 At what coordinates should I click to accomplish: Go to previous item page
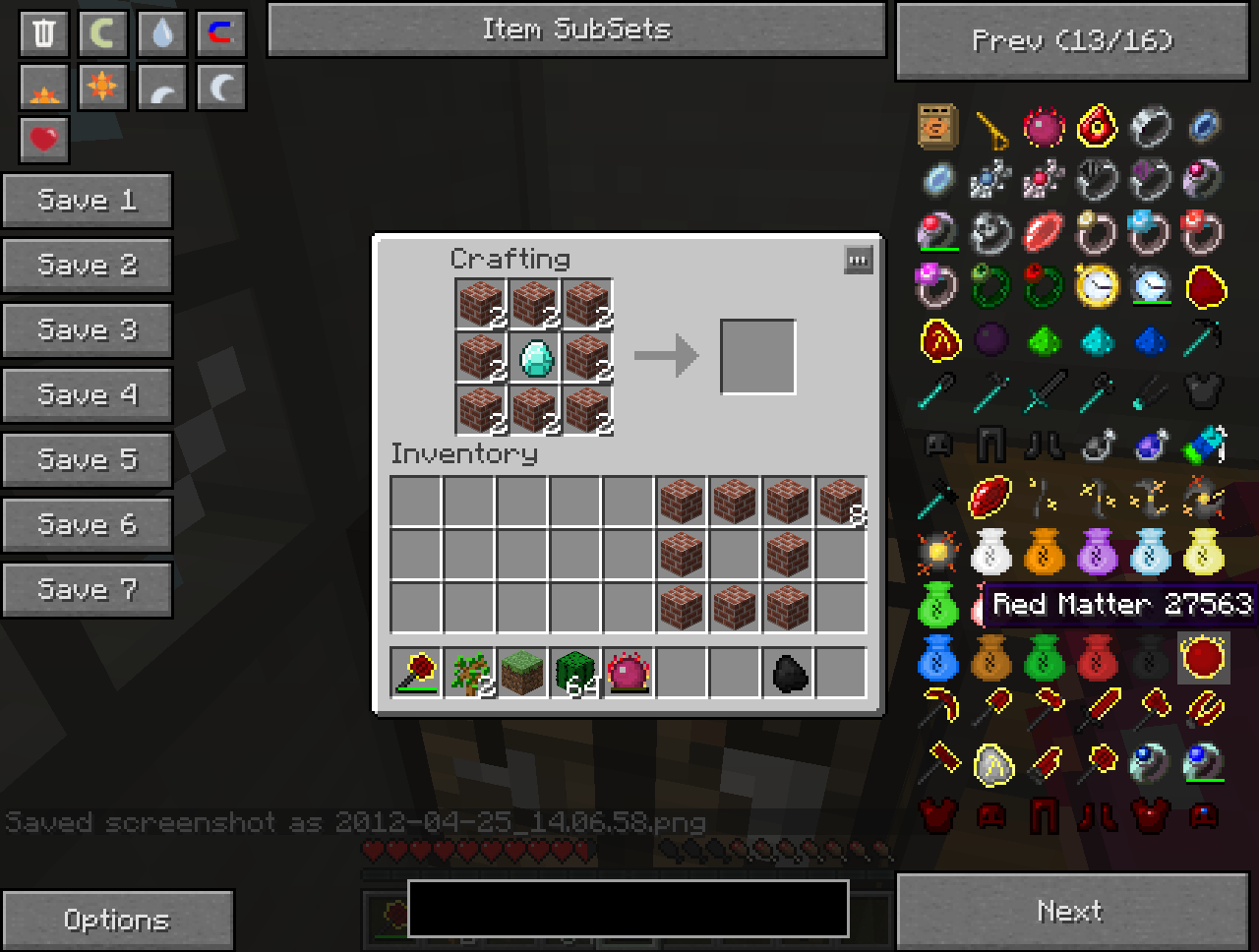pyautogui.click(x=1072, y=41)
